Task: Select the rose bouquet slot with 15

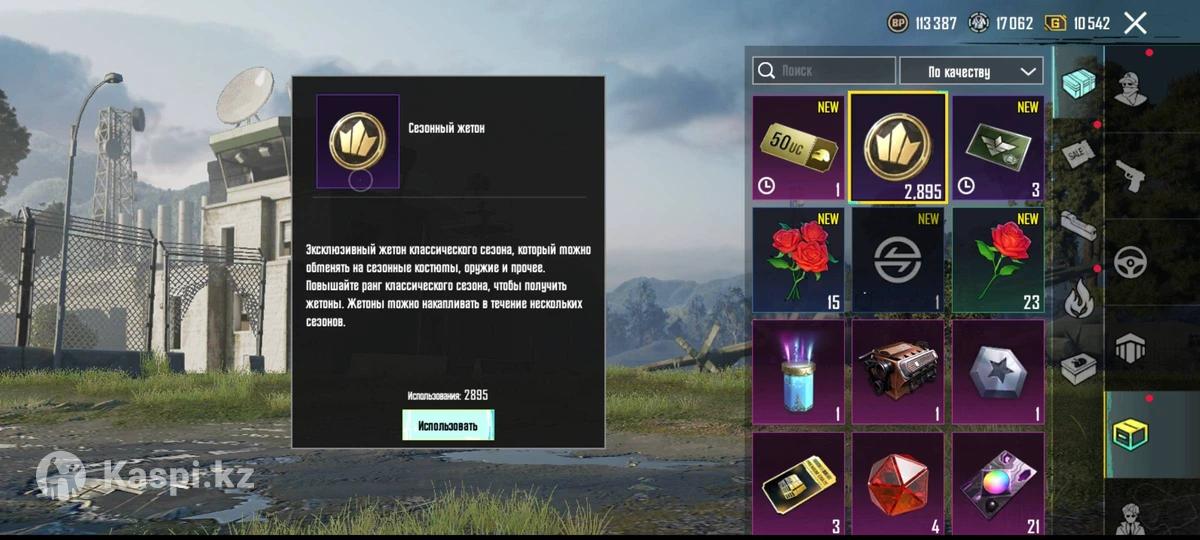Action: (x=796, y=260)
